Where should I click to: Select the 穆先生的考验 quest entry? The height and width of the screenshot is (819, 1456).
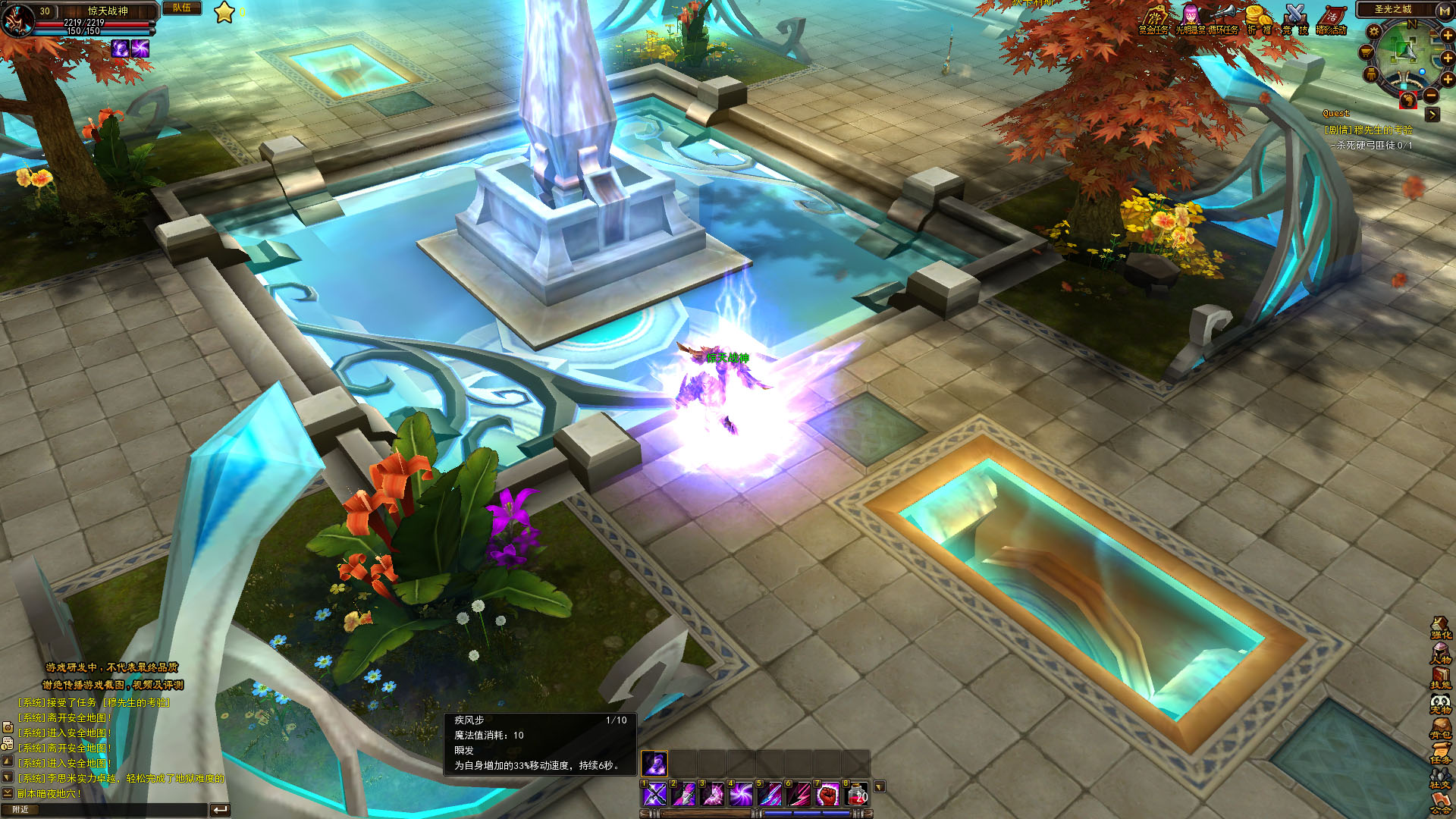tap(1369, 130)
